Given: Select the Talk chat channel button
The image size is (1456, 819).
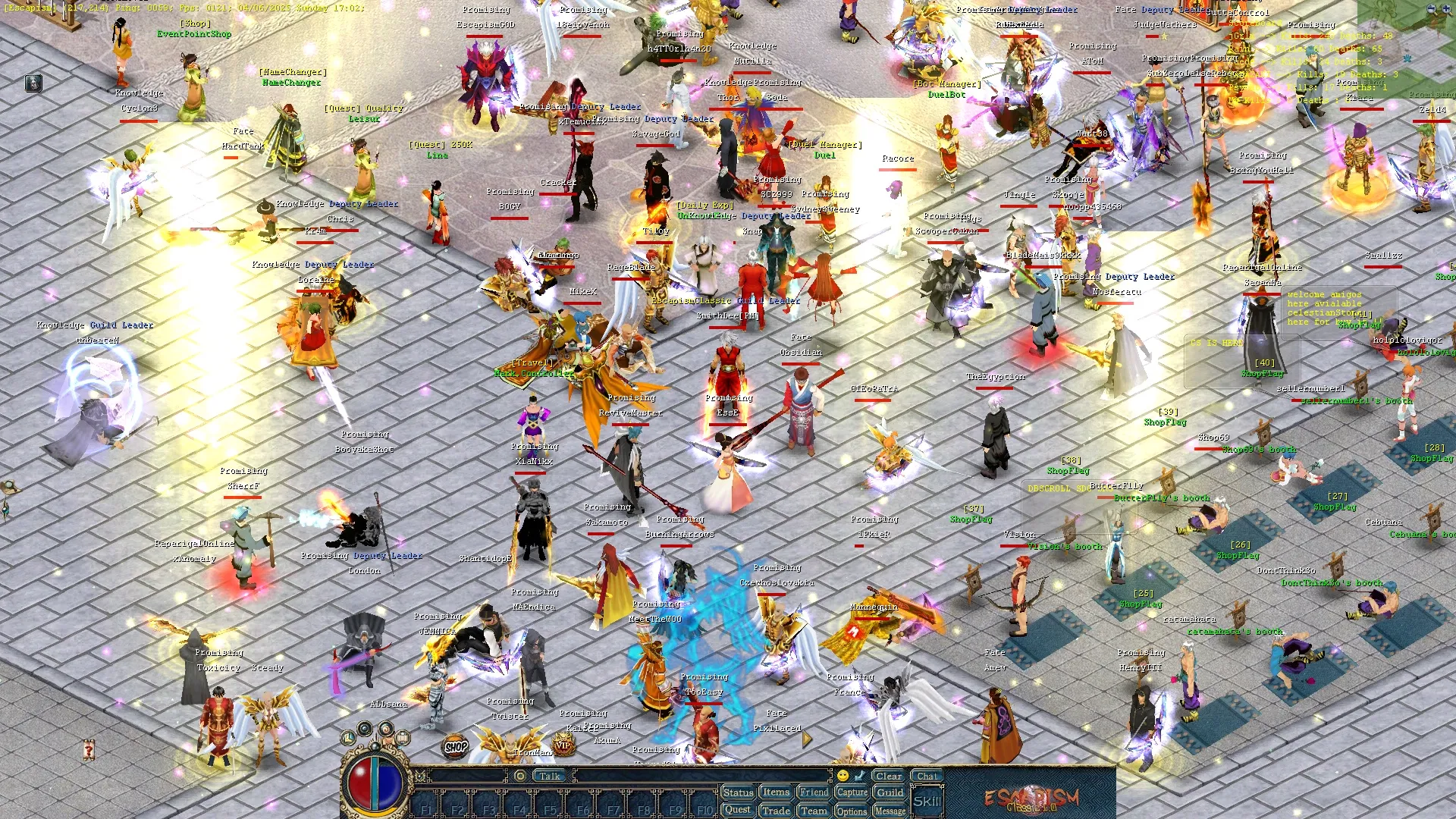Looking at the screenshot, I should 550,776.
